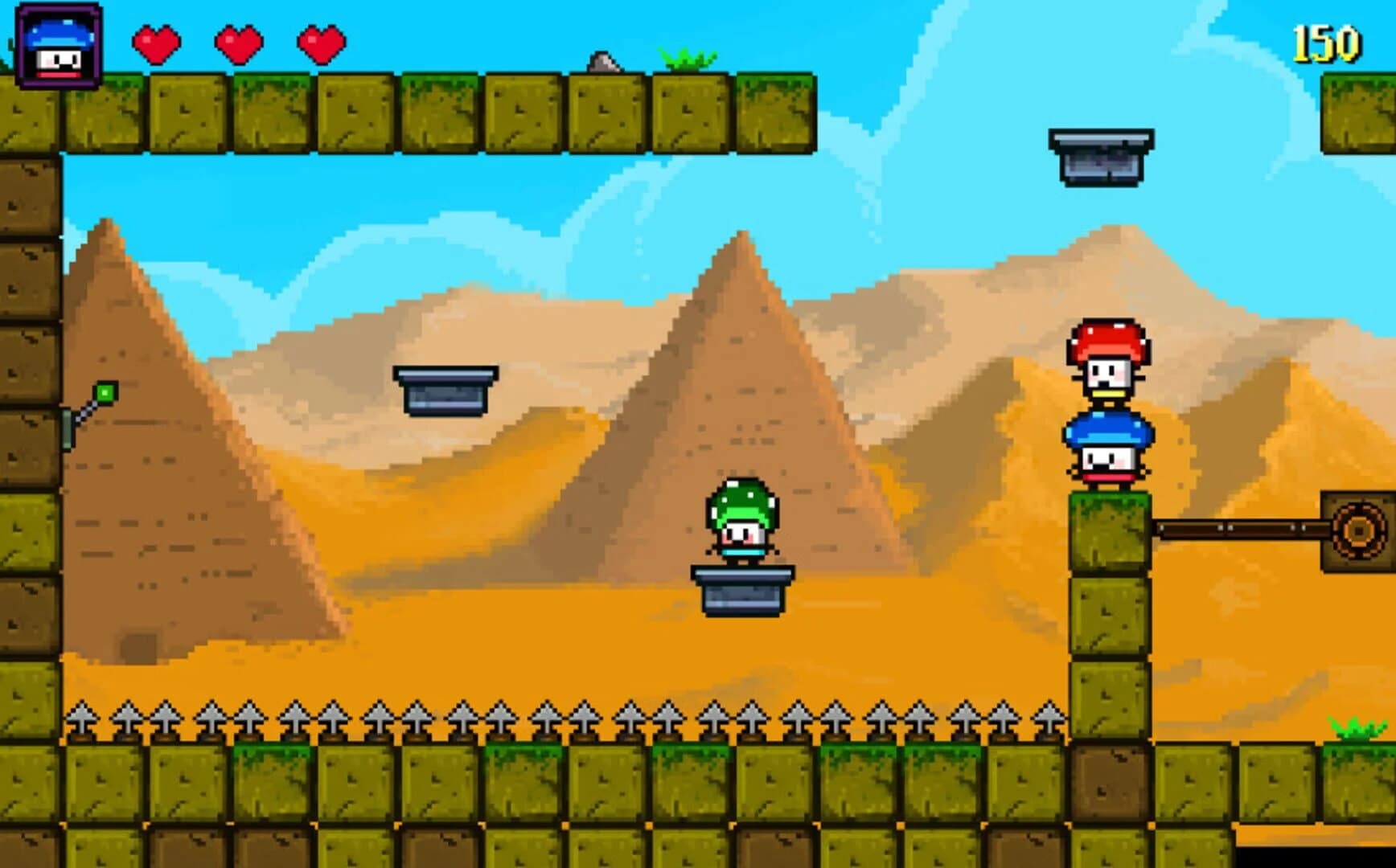Click the third heart of the health bar
Screen dimensions: 1396x868
click(x=318, y=46)
